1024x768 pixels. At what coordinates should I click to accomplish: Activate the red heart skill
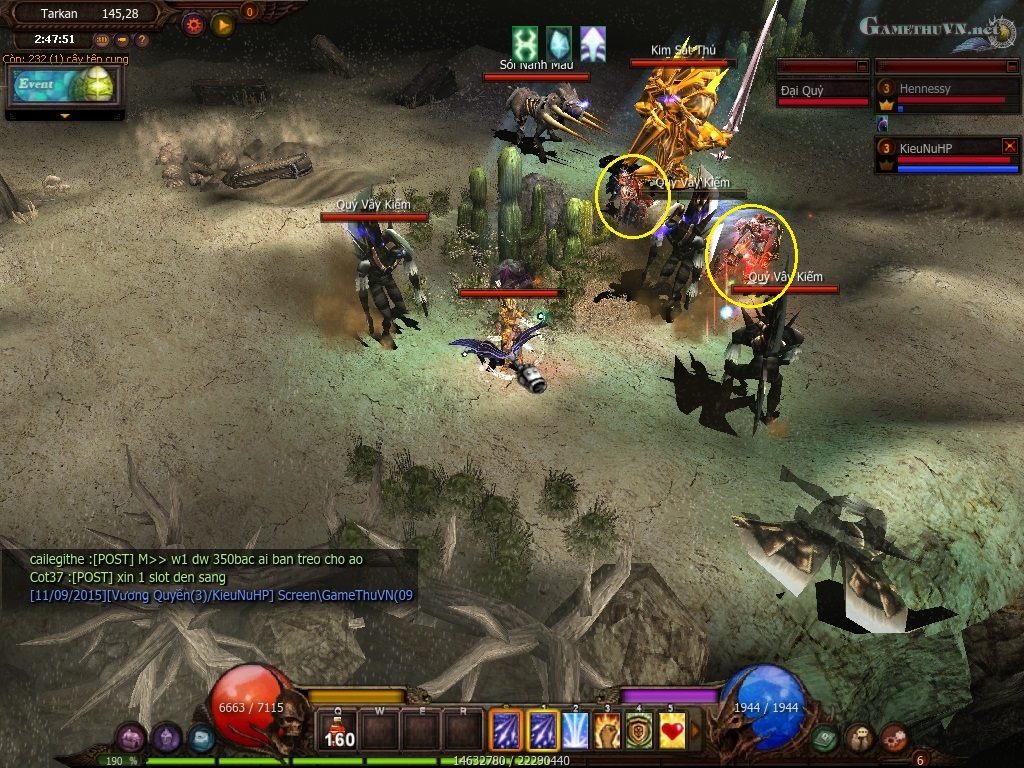point(673,730)
